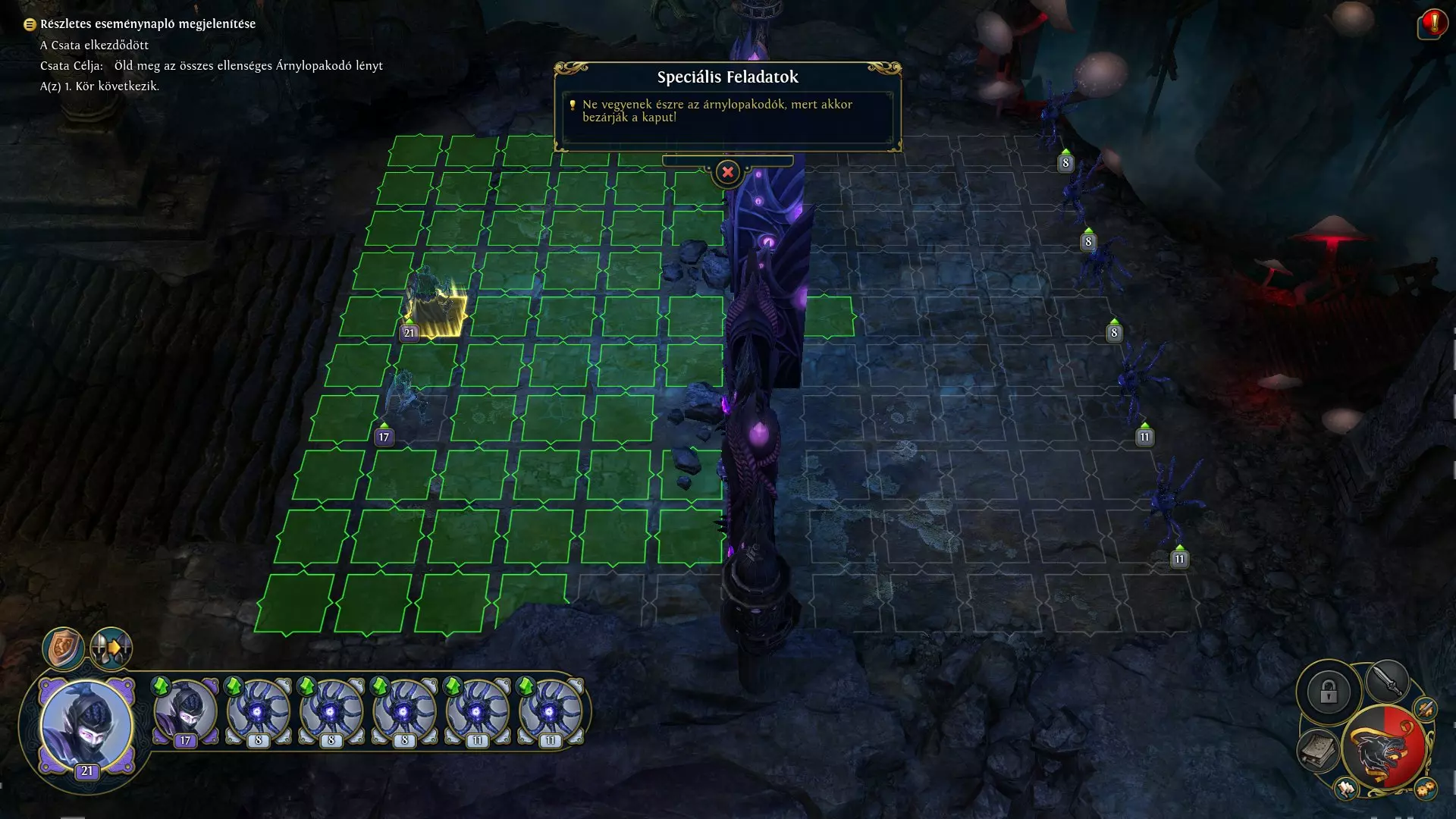
Task: Choose the Wait command with helmets icon
Action: [111, 648]
